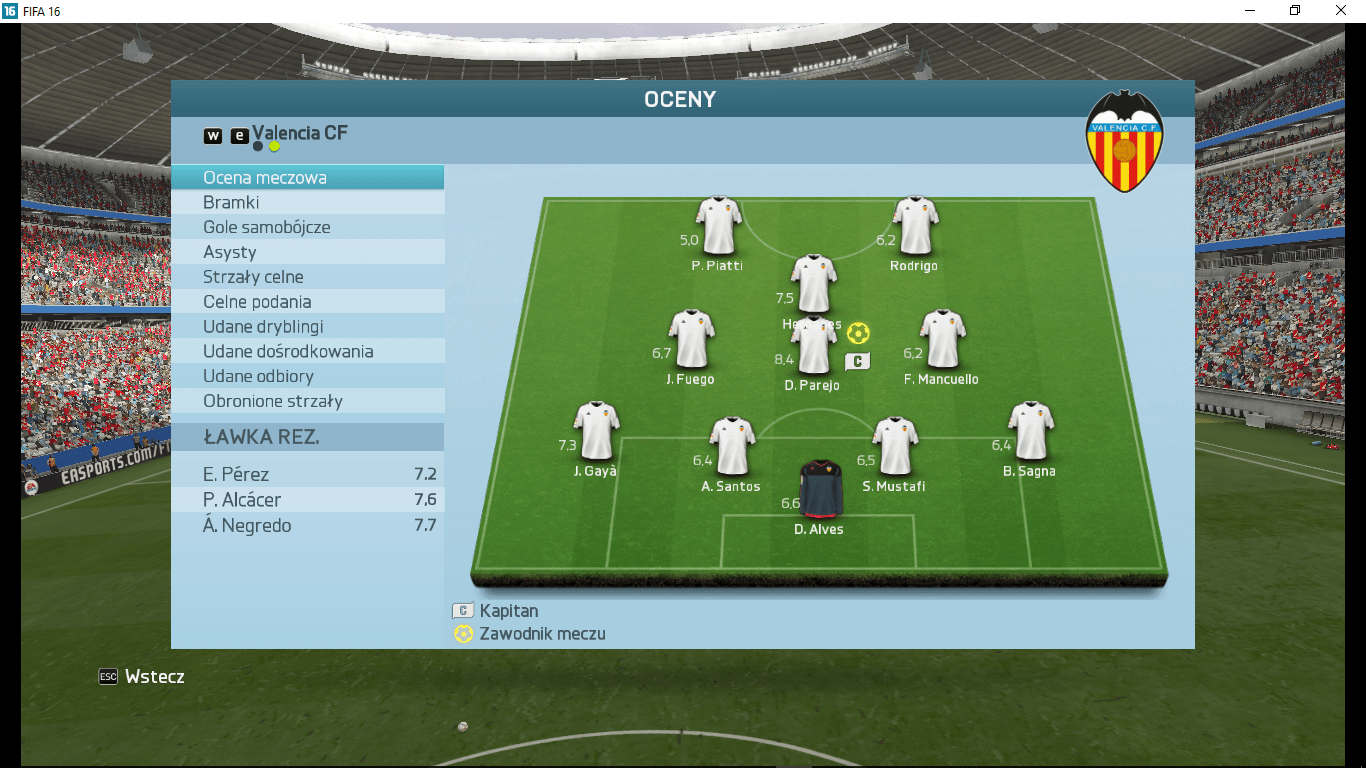Screen dimensions: 1366x768
Task: Choose P. Alcácer on the bench list
Action: pos(307,500)
